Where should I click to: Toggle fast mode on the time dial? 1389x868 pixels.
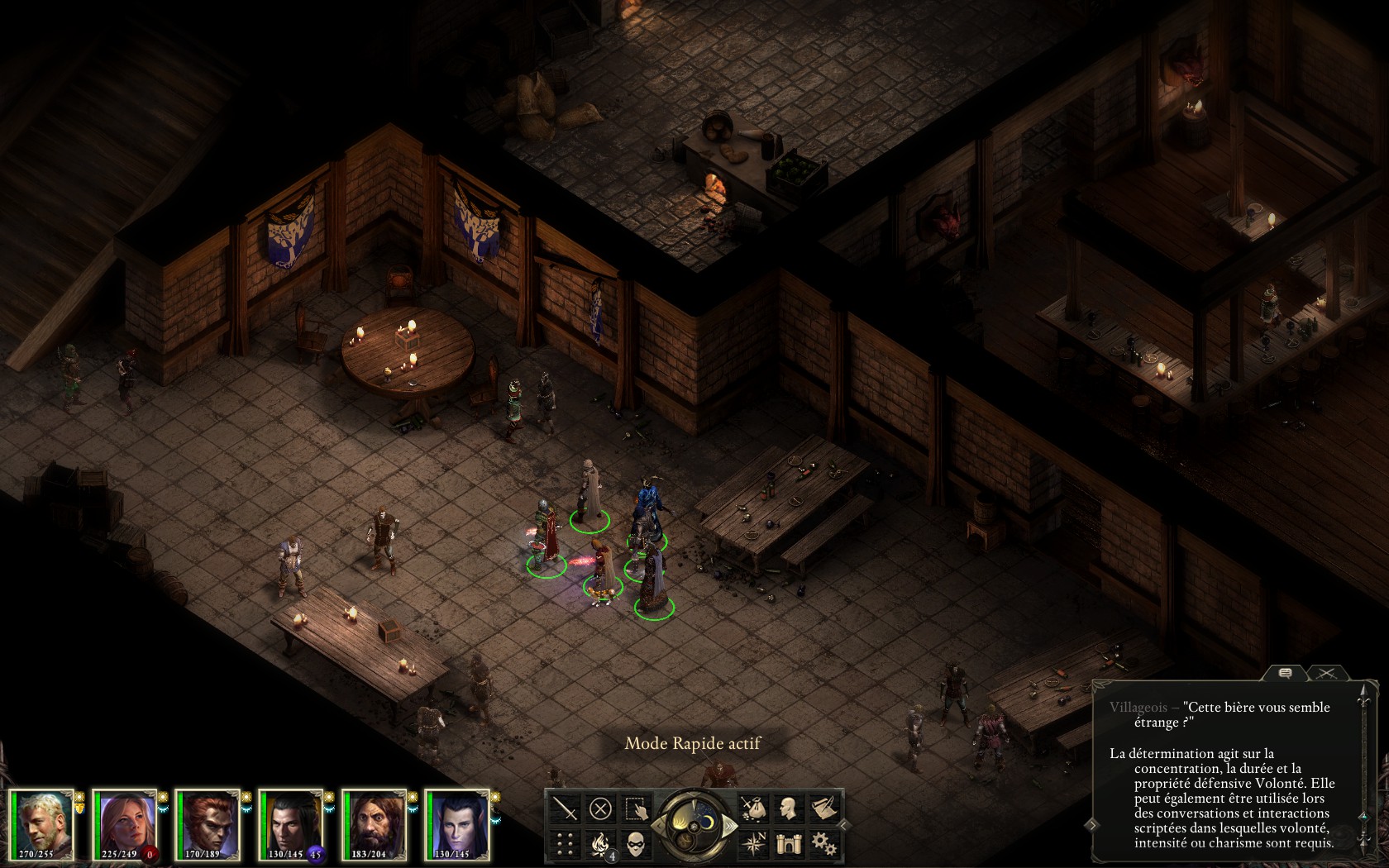coord(729,825)
